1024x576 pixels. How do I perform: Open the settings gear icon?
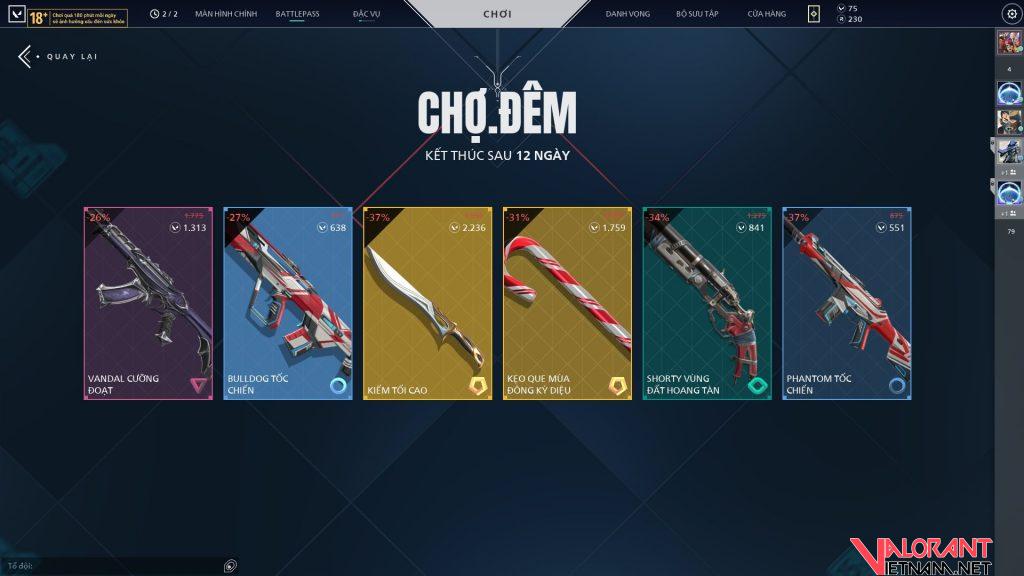pos(1011,14)
